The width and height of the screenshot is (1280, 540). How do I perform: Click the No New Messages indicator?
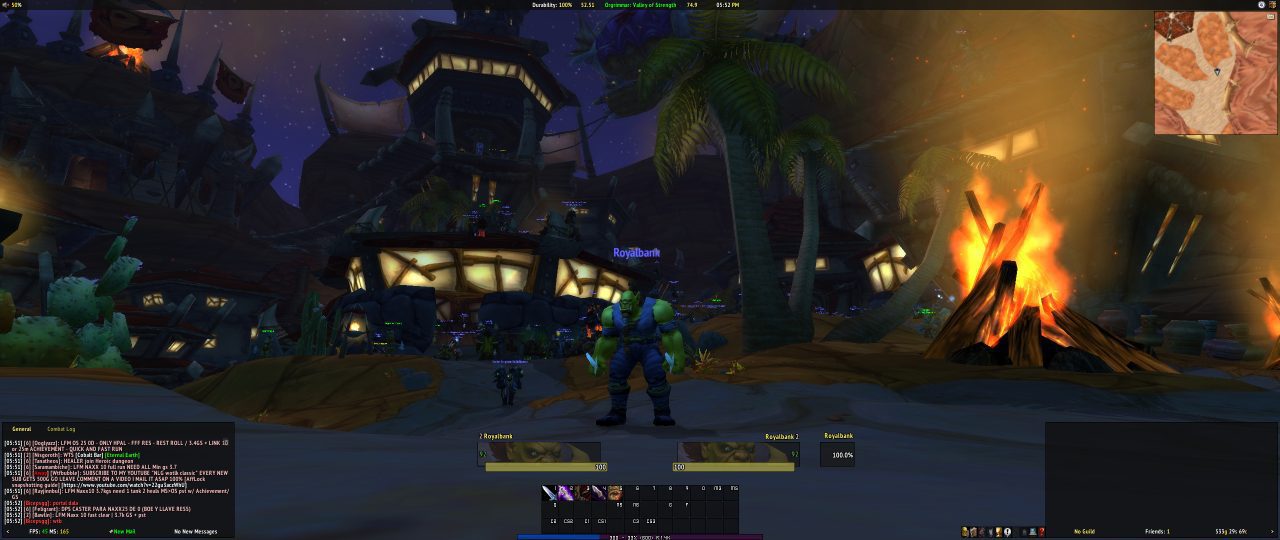coord(195,531)
